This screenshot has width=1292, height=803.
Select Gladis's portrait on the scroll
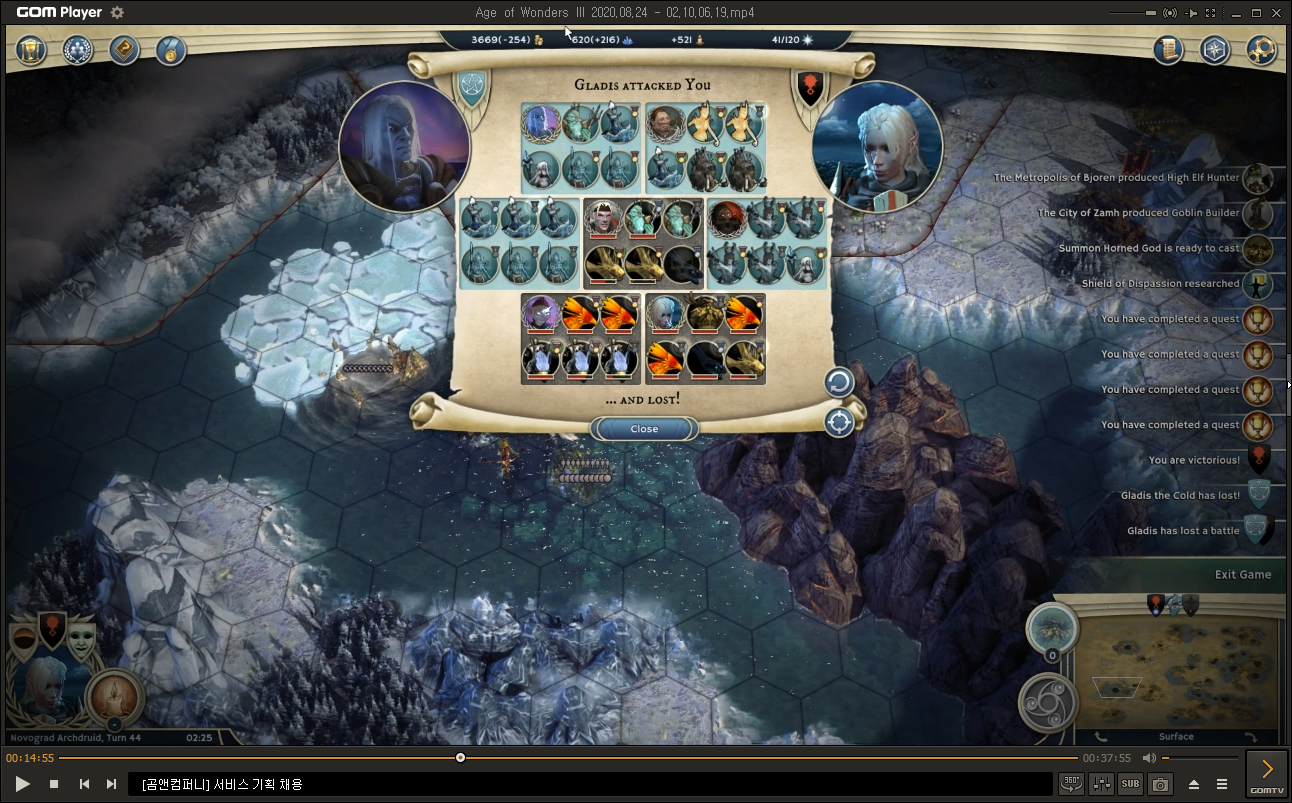[404, 147]
